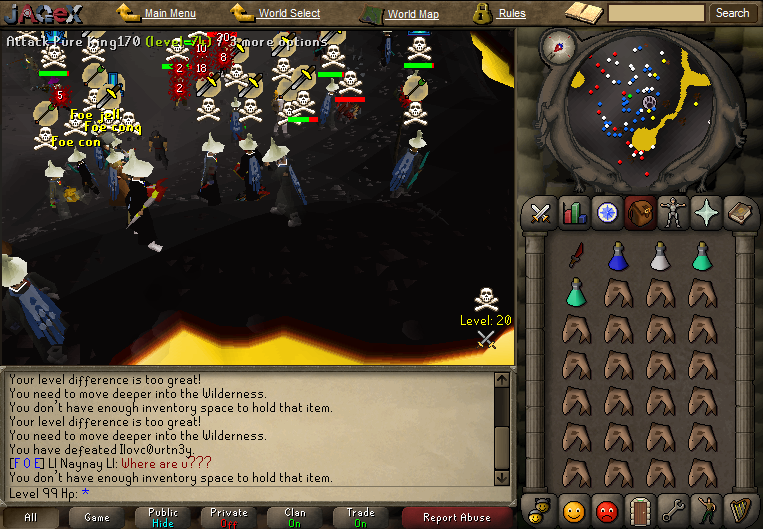
Task: Open the Main Menu link
Action: coord(169,14)
